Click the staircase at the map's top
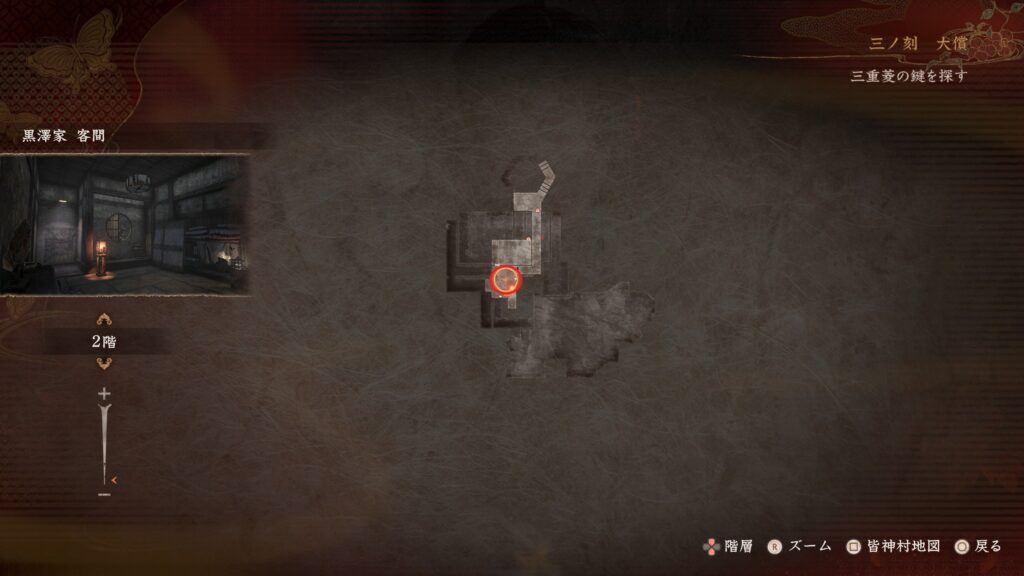The width and height of the screenshot is (1024, 576). [543, 177]
